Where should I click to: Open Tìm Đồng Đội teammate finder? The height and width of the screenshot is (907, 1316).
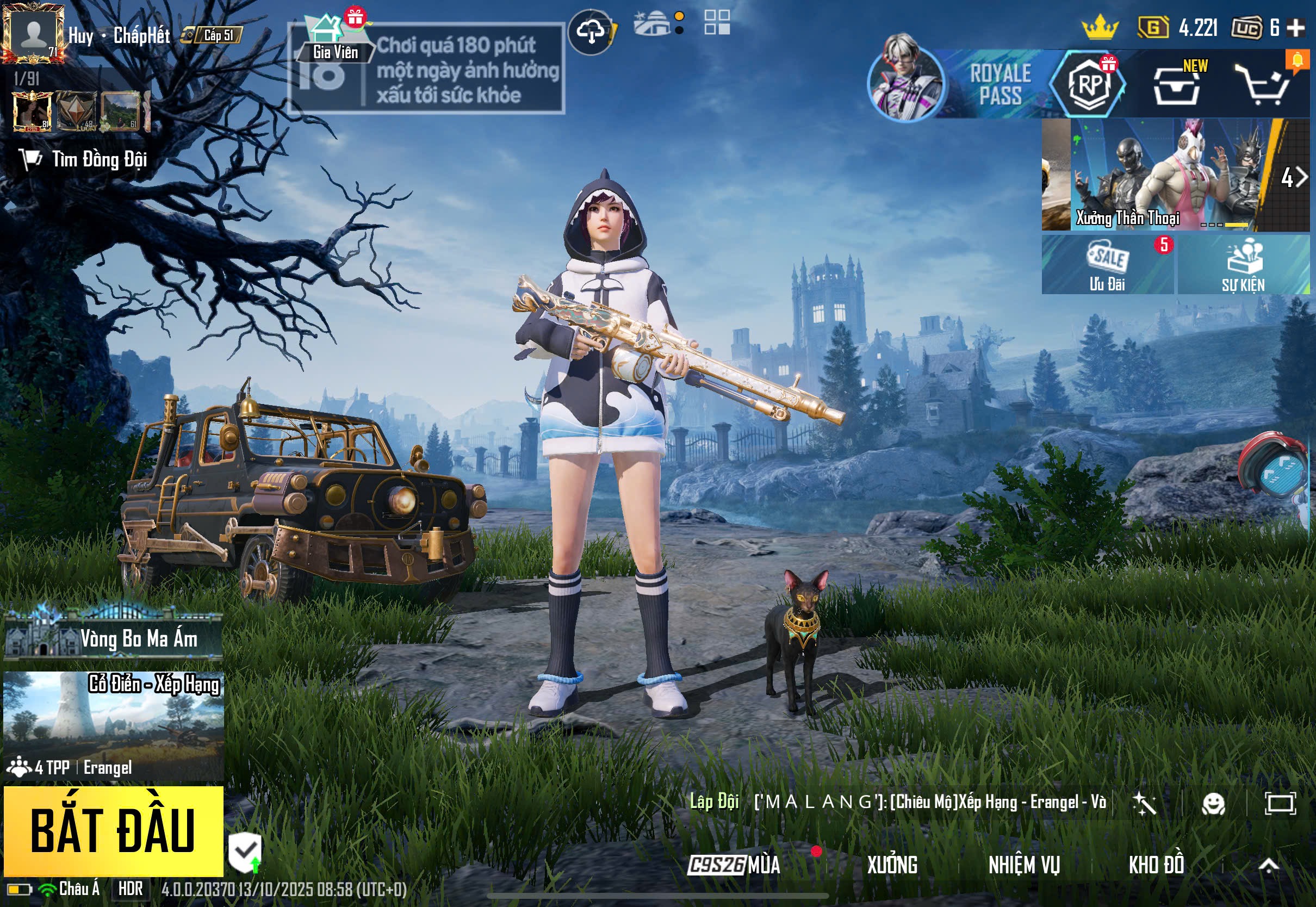coord(85,159)
